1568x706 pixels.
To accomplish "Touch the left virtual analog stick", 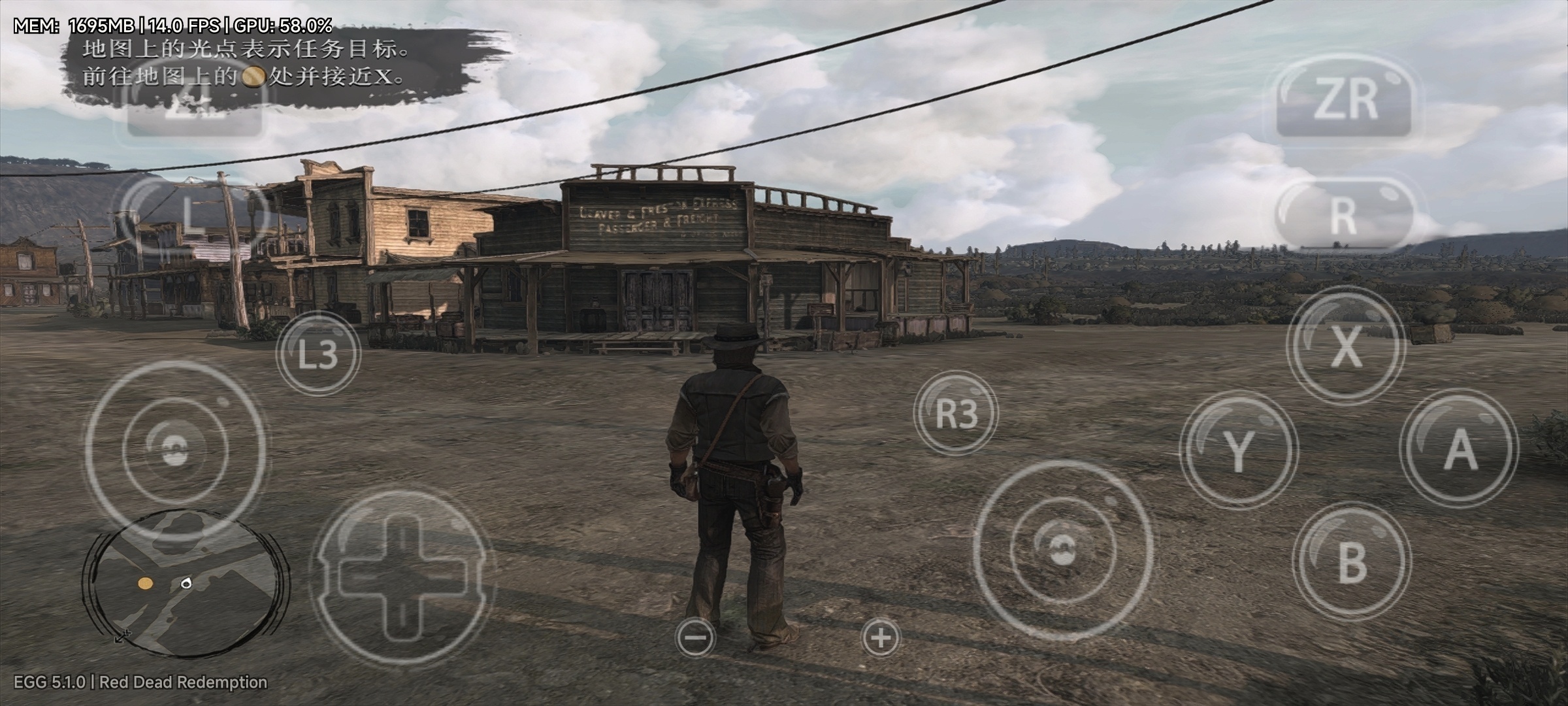I will [x=175, y=450].
